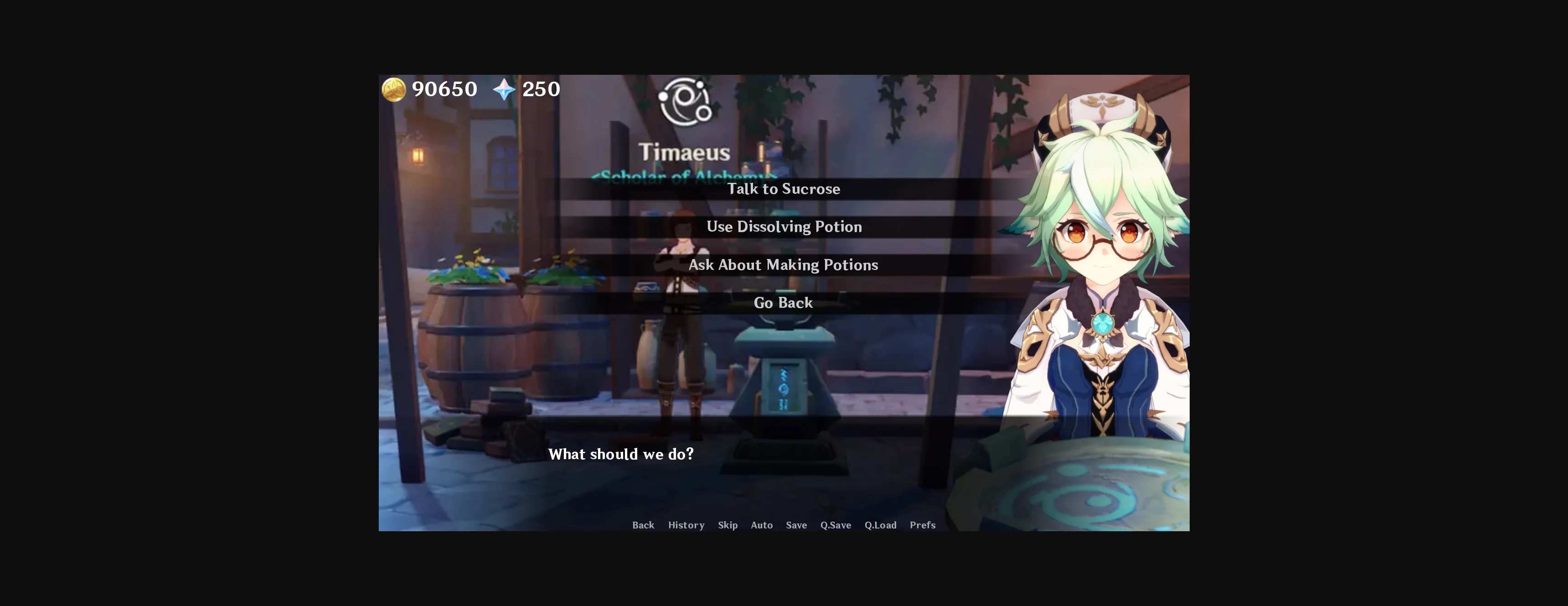Toggle Auto-forward mode from the quick menu
Viewport: 1568px width, 606px height.
click(x=762, y=524)
